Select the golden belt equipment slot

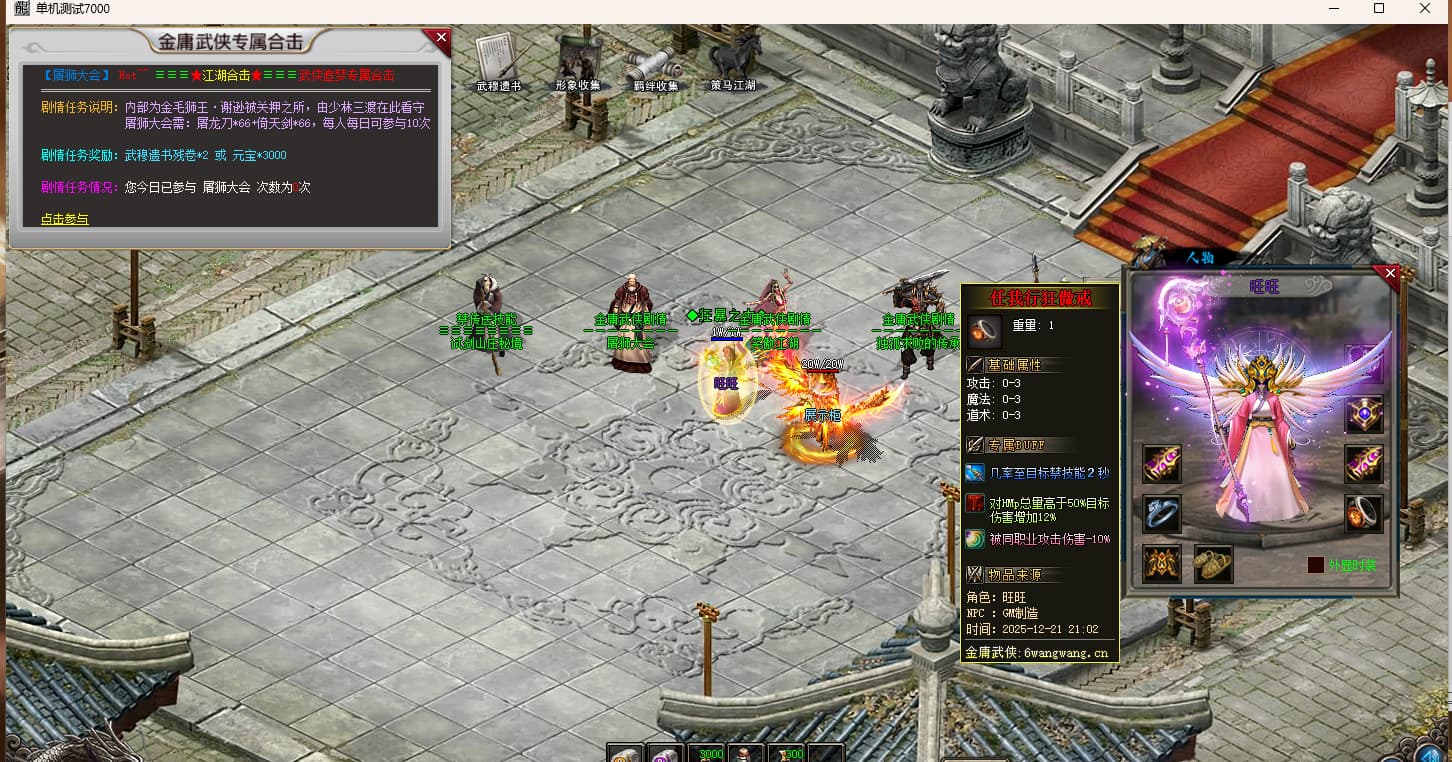1162,564
